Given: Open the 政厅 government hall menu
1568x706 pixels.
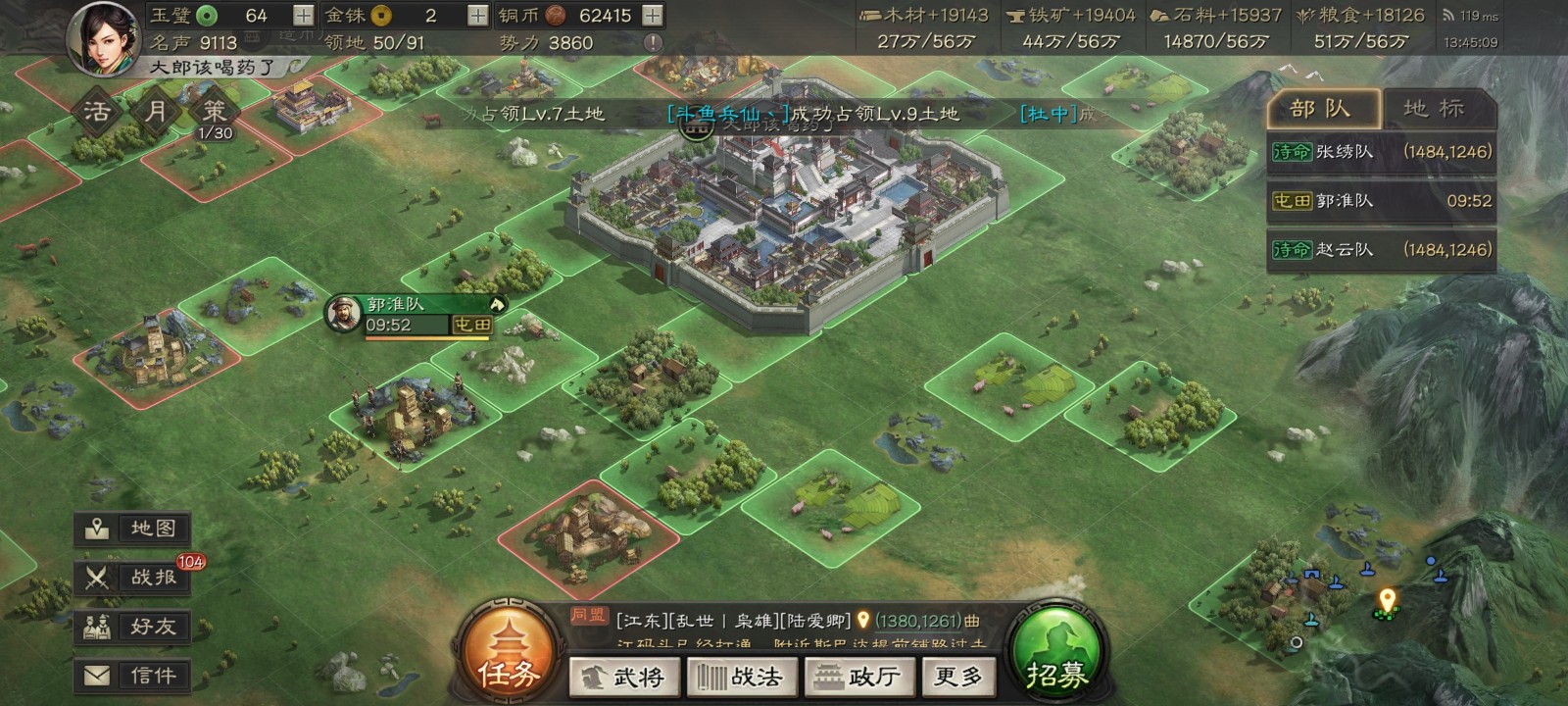Looking at the screenshot, I should click(x=859, y=677).
